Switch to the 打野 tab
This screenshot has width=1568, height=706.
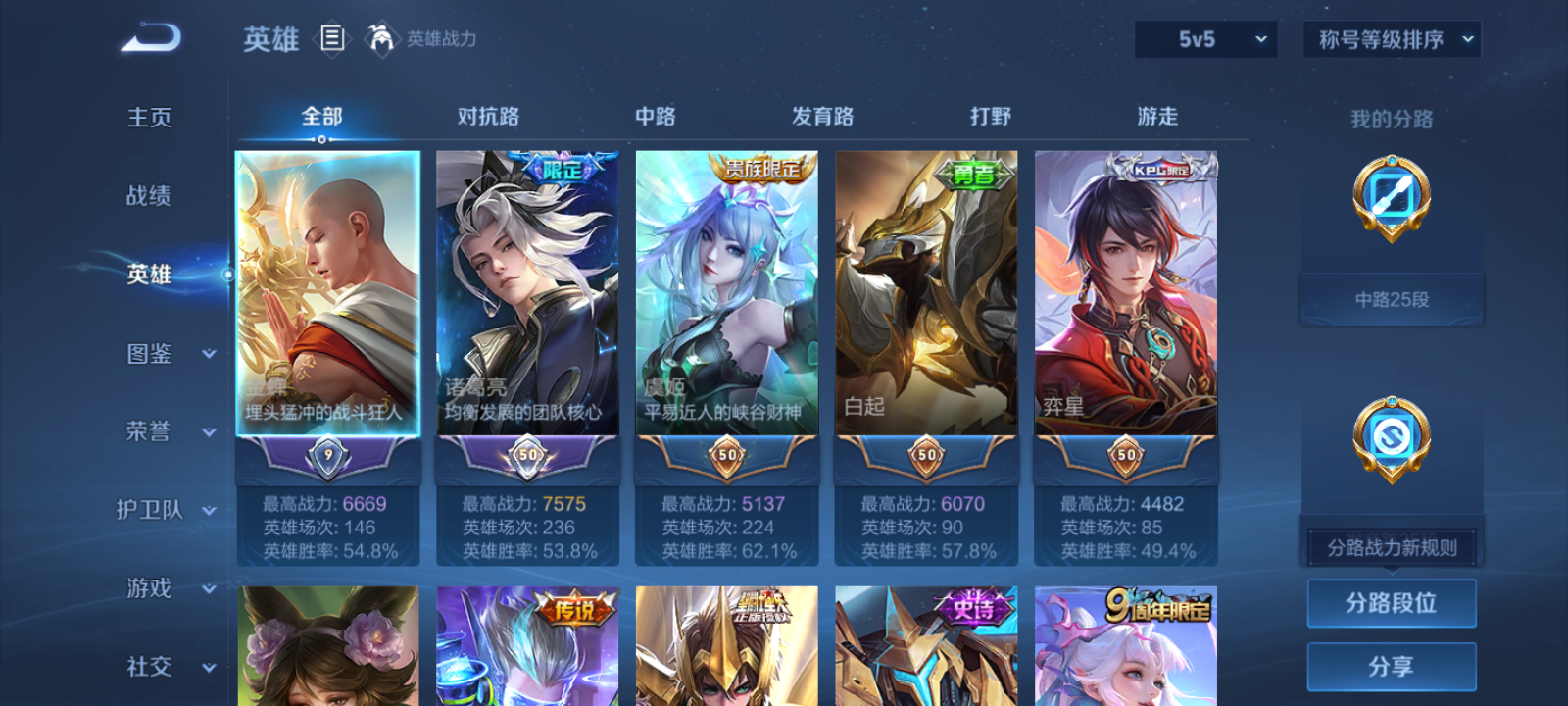click(x=990, y=116)
